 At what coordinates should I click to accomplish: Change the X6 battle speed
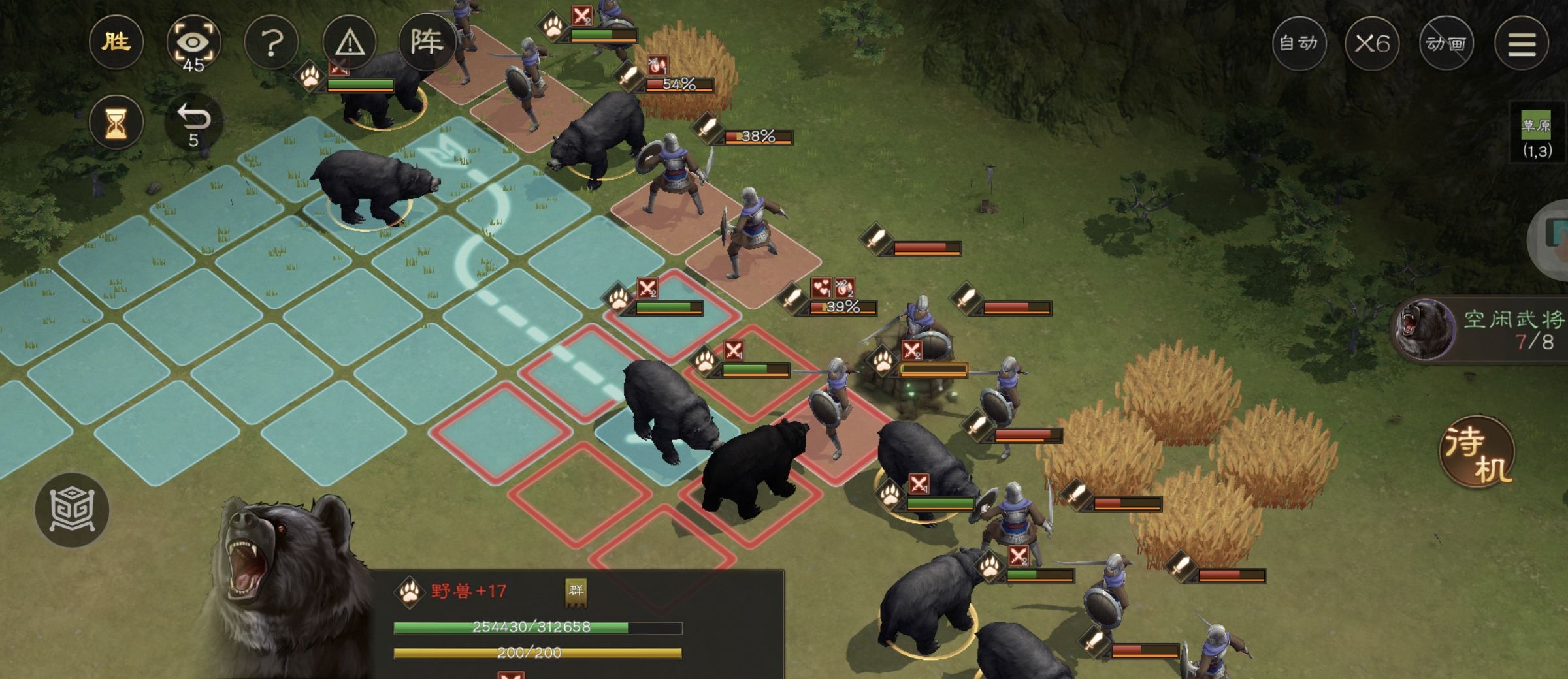[x=1372, y=44]
